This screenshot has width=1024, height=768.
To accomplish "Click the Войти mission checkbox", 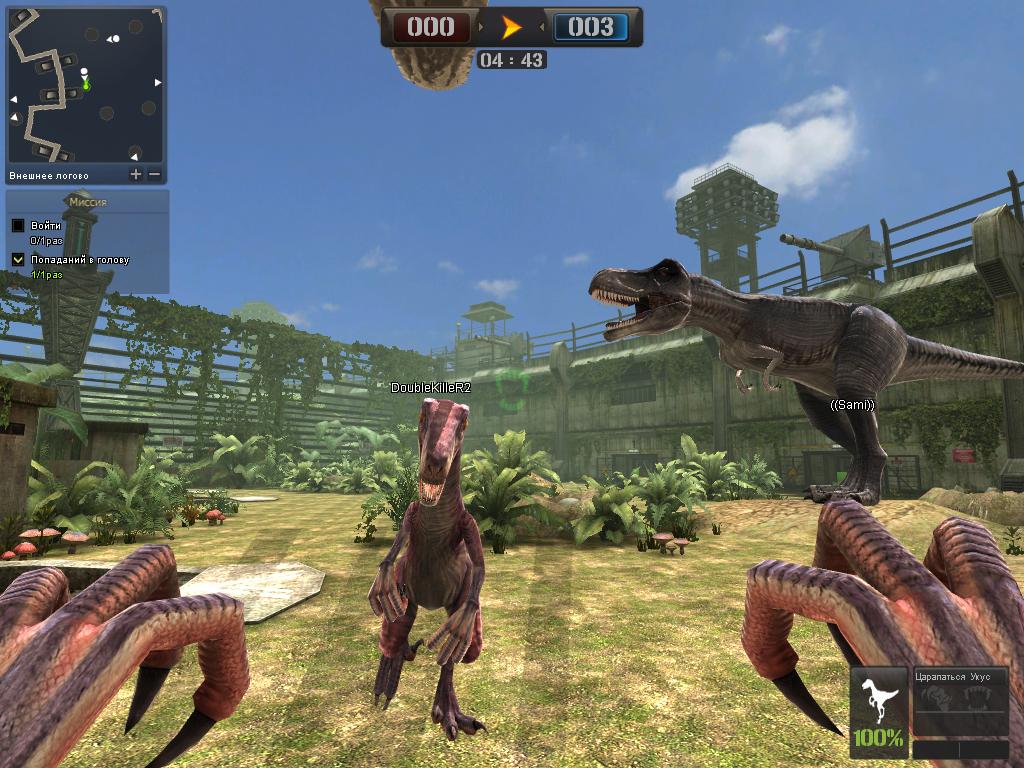I will click(x=18, y=226).
